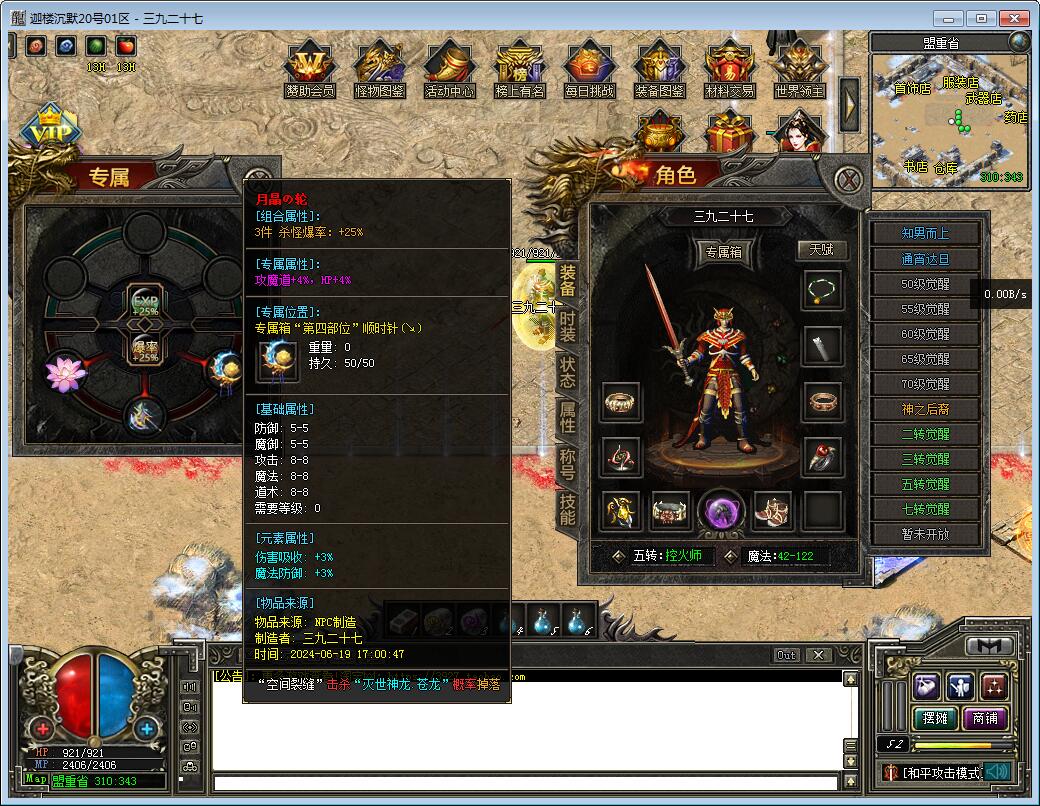Close the 角色 character panel
1040x806 pixels.
coord(849,180)
